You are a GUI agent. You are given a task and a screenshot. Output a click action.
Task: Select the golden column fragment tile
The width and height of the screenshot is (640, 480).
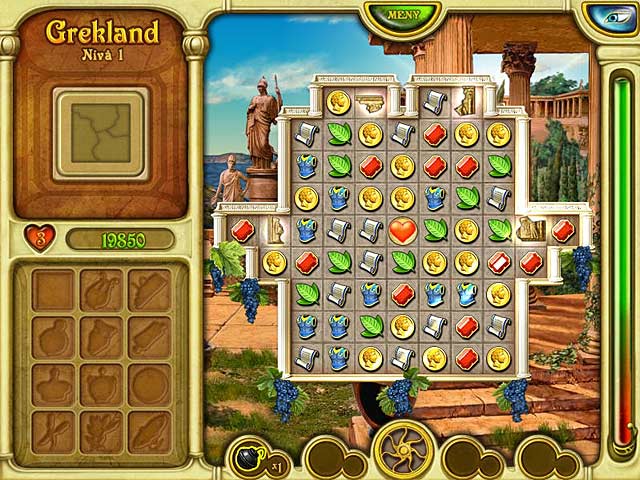[x=371, y=102]
